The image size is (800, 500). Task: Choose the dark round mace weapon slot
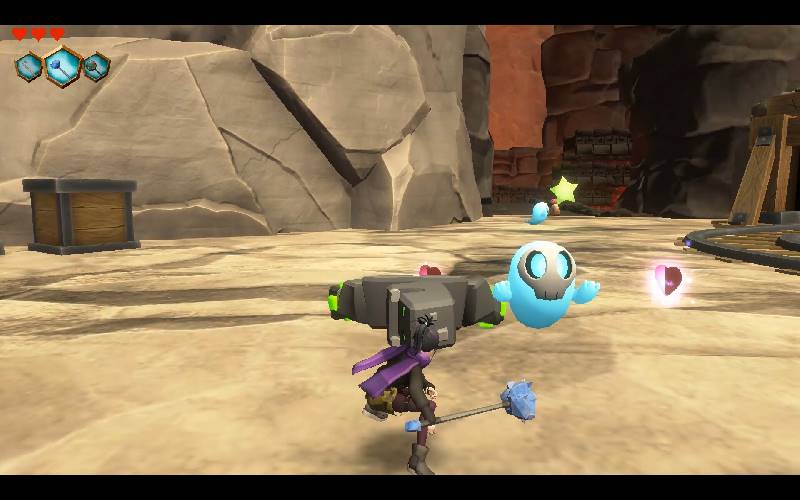(x=96, y=68)
